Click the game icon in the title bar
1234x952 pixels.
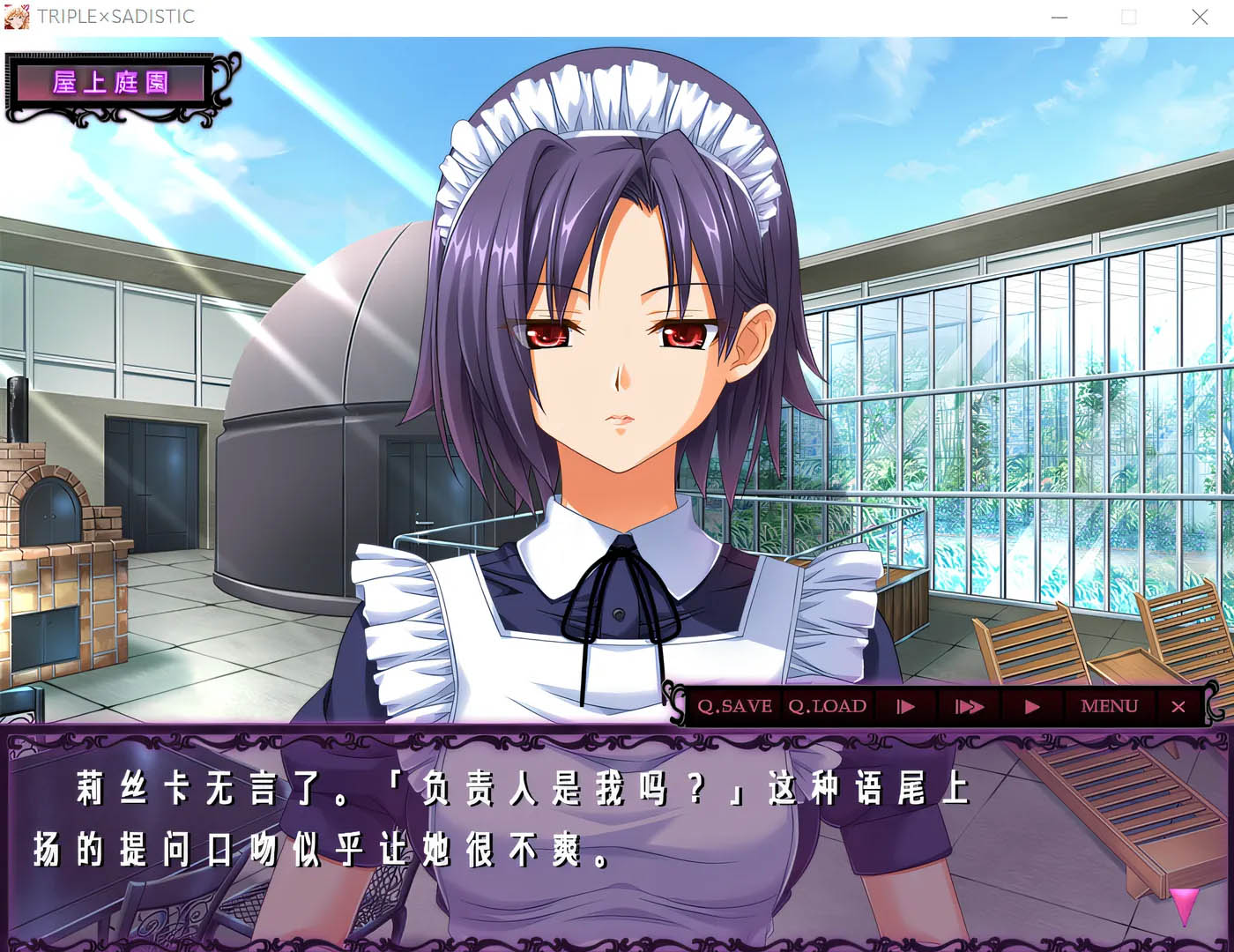pos(15,16)
